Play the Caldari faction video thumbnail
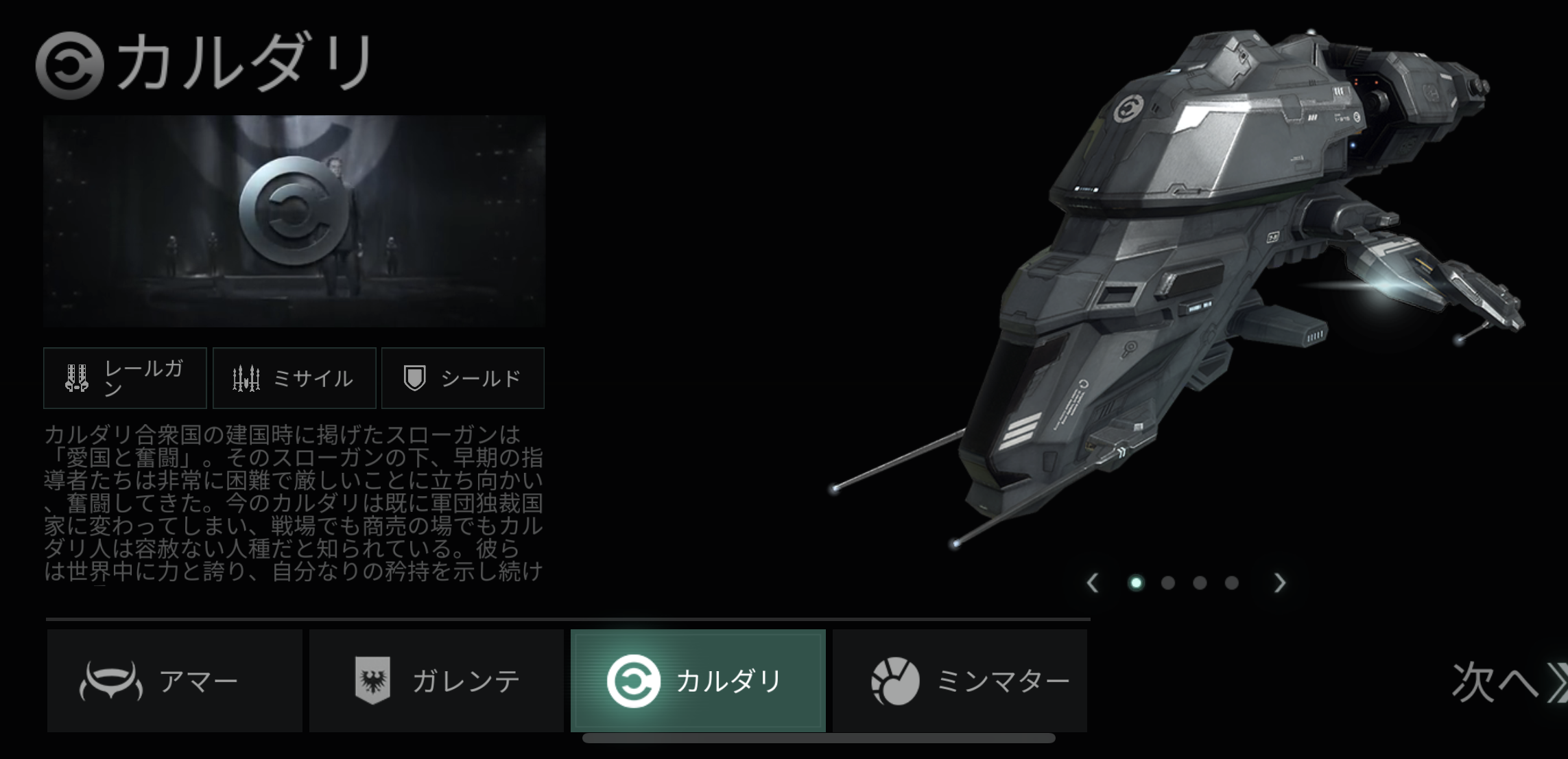This screenshot has height=759, width=1568. point(294,221)
